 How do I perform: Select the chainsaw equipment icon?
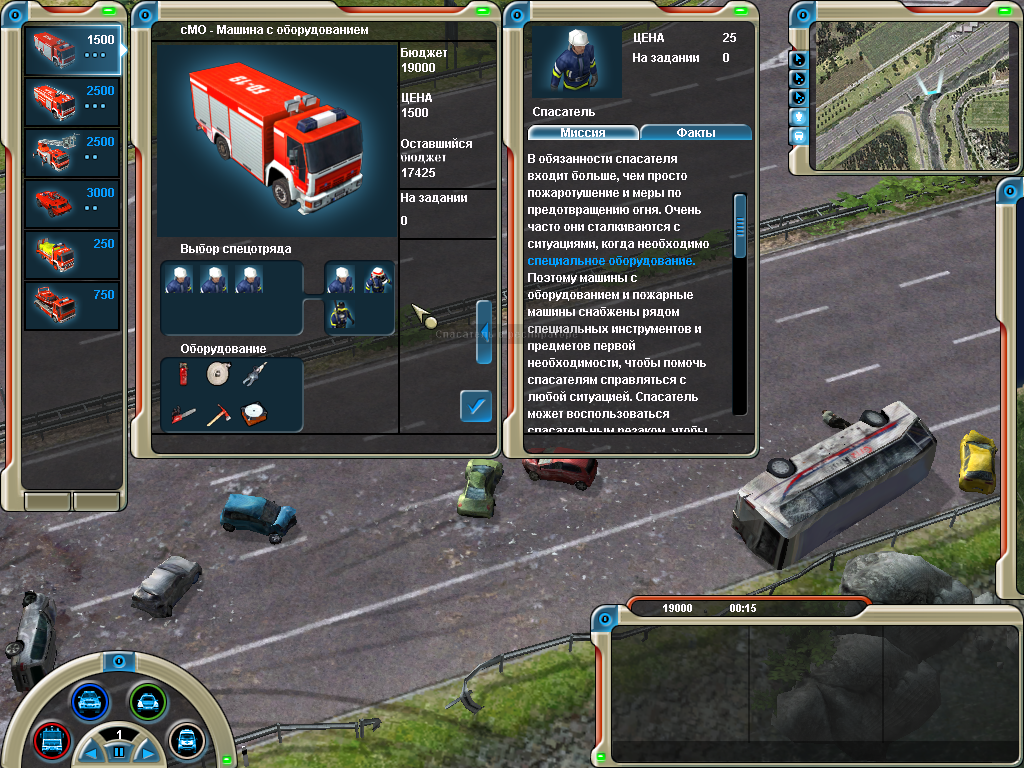(182, 414)
